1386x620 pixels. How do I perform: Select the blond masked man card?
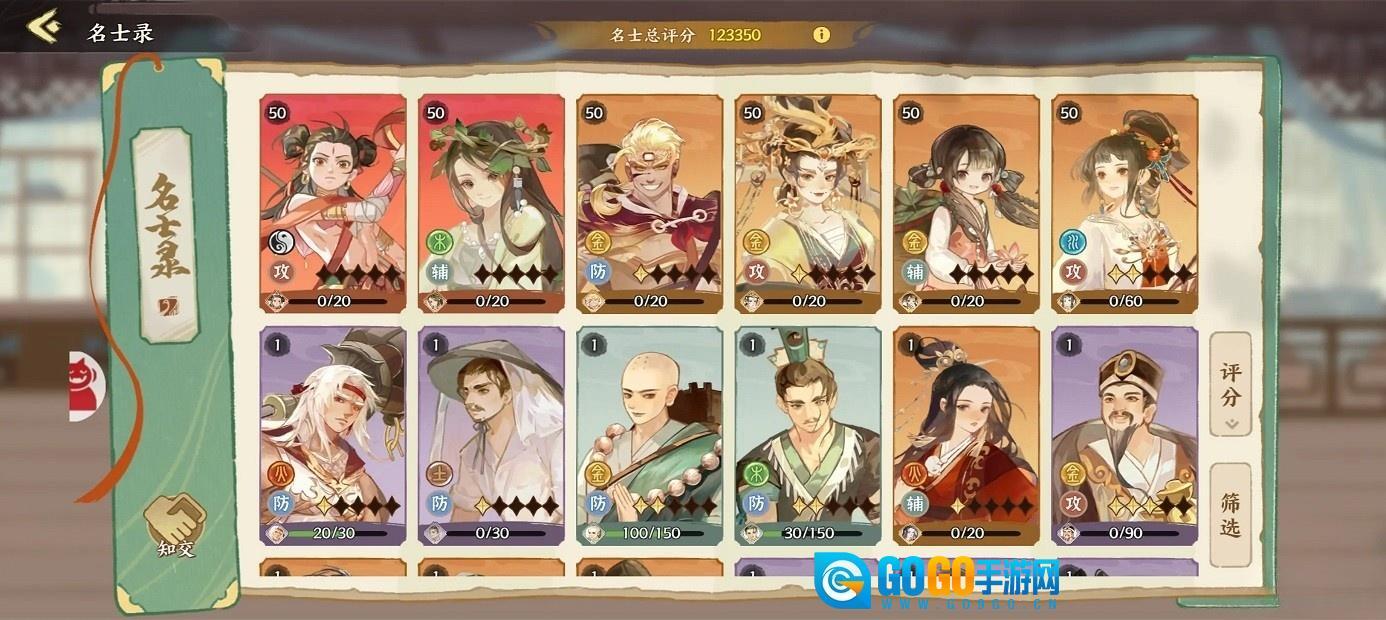pos(649,204)
